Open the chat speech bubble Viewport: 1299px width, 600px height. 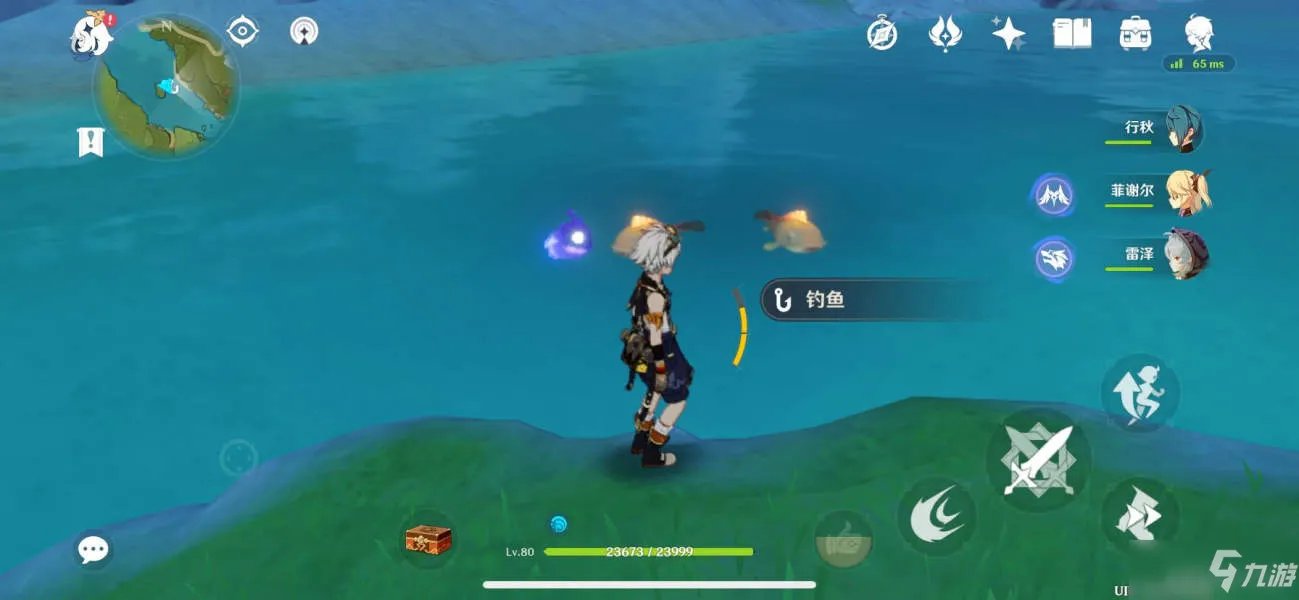tap(93, 548)
